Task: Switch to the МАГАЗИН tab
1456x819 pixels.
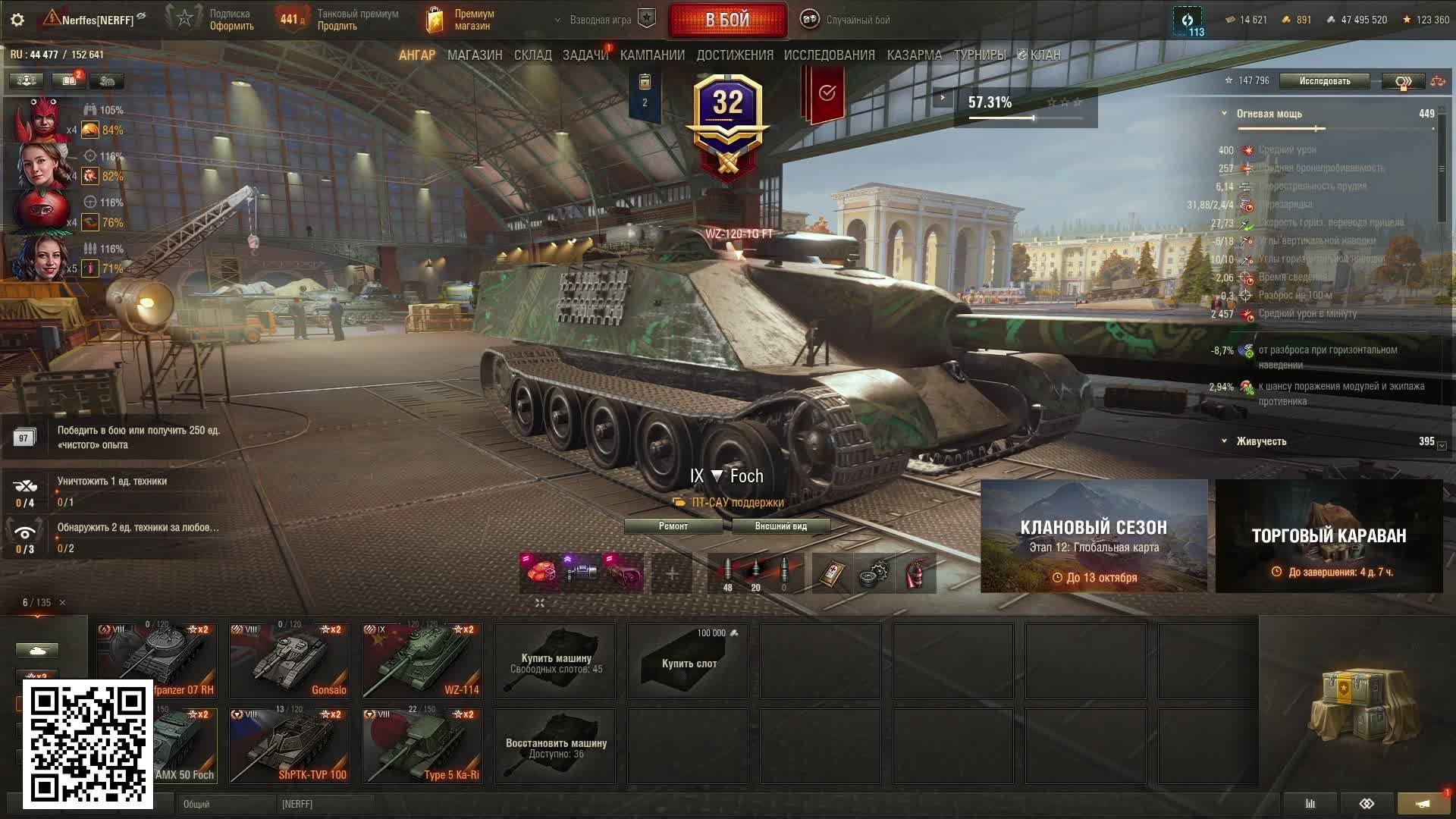Action: coord(475,55)
